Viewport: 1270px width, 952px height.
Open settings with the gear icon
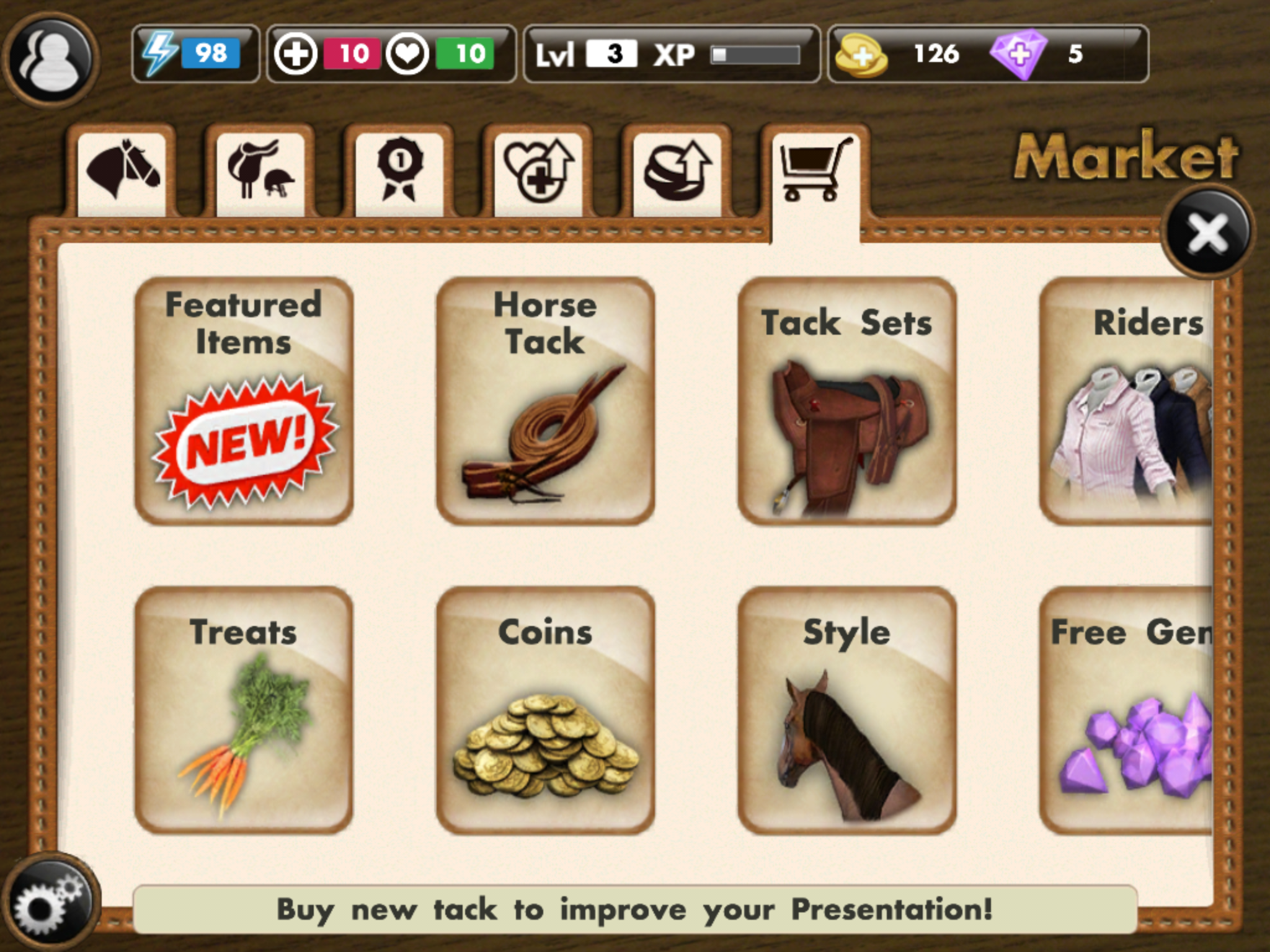pos(50,903)
